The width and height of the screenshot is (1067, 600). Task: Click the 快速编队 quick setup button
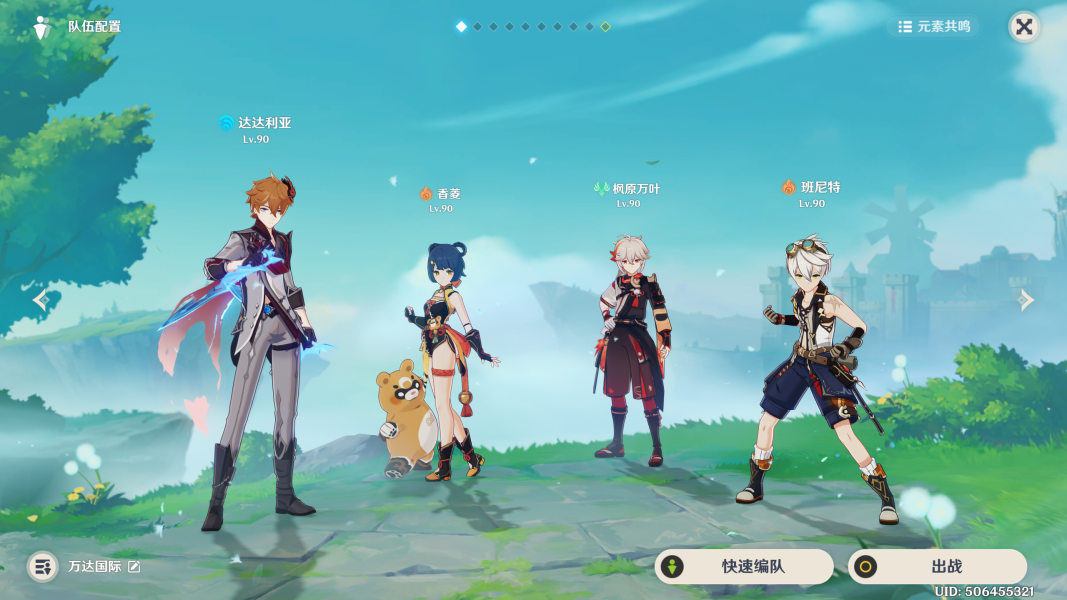(x=743, y=567)
